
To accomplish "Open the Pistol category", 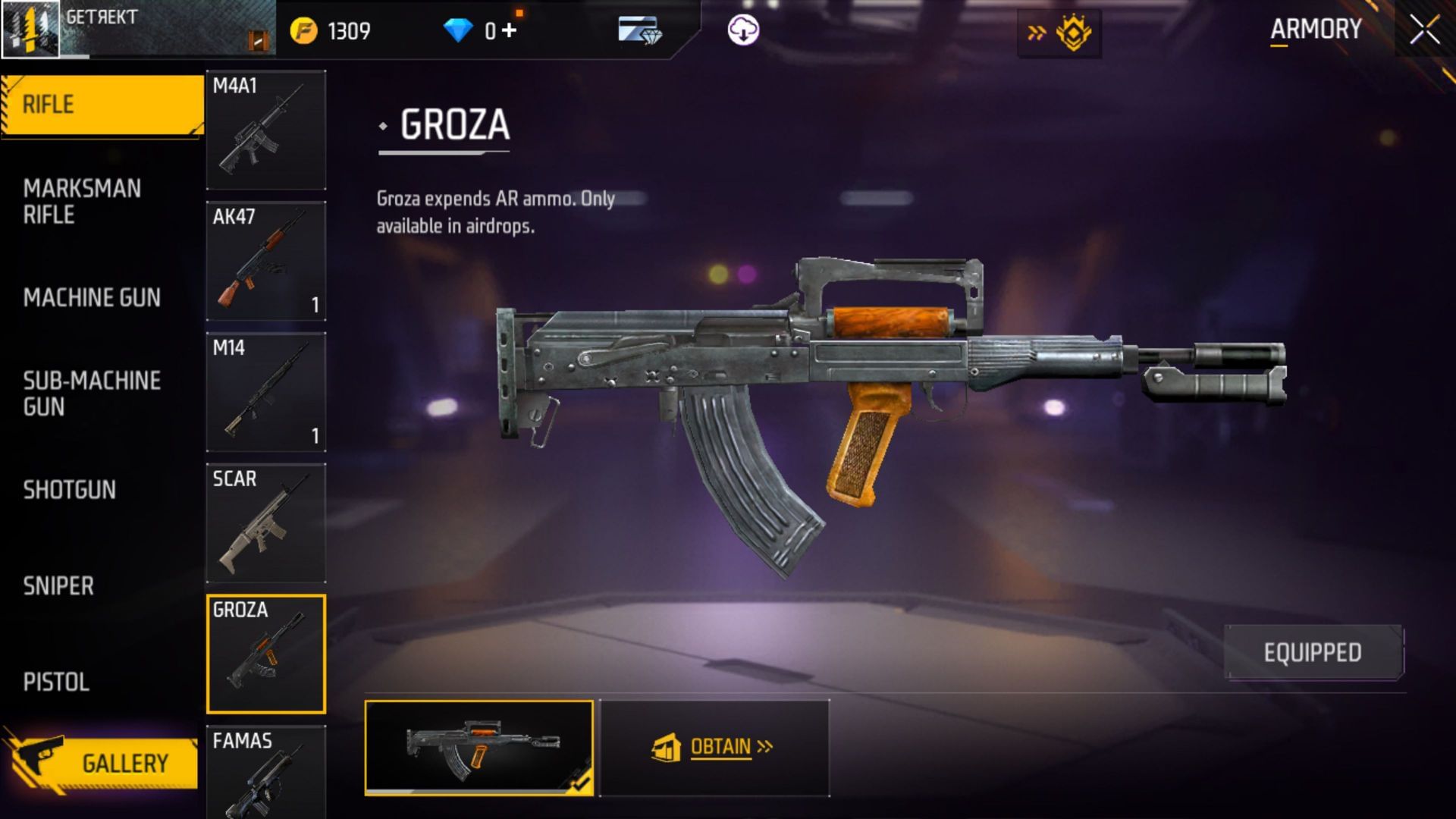I will click(56, 682).
